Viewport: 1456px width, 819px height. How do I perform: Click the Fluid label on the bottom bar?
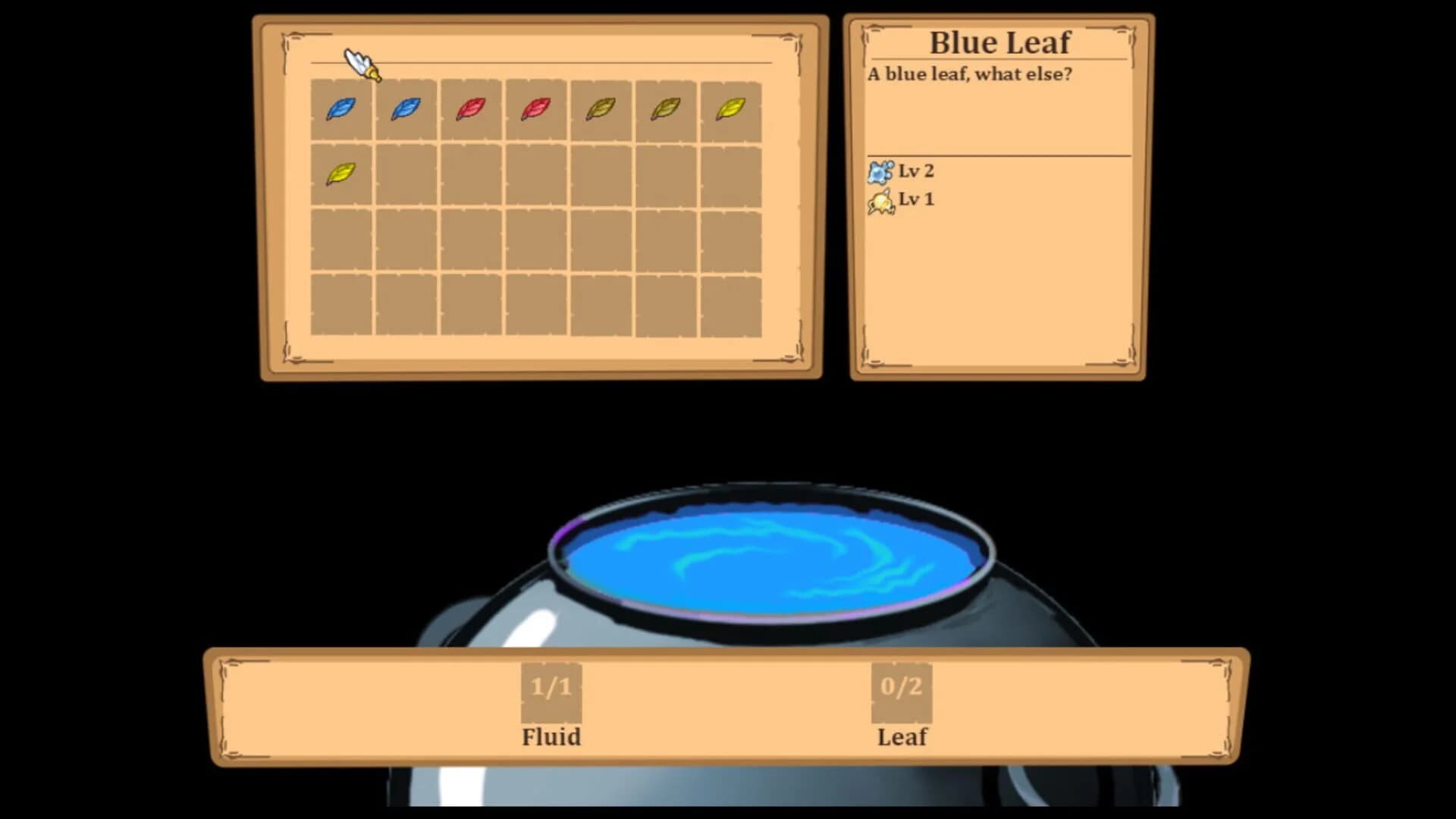pos(551,736)
